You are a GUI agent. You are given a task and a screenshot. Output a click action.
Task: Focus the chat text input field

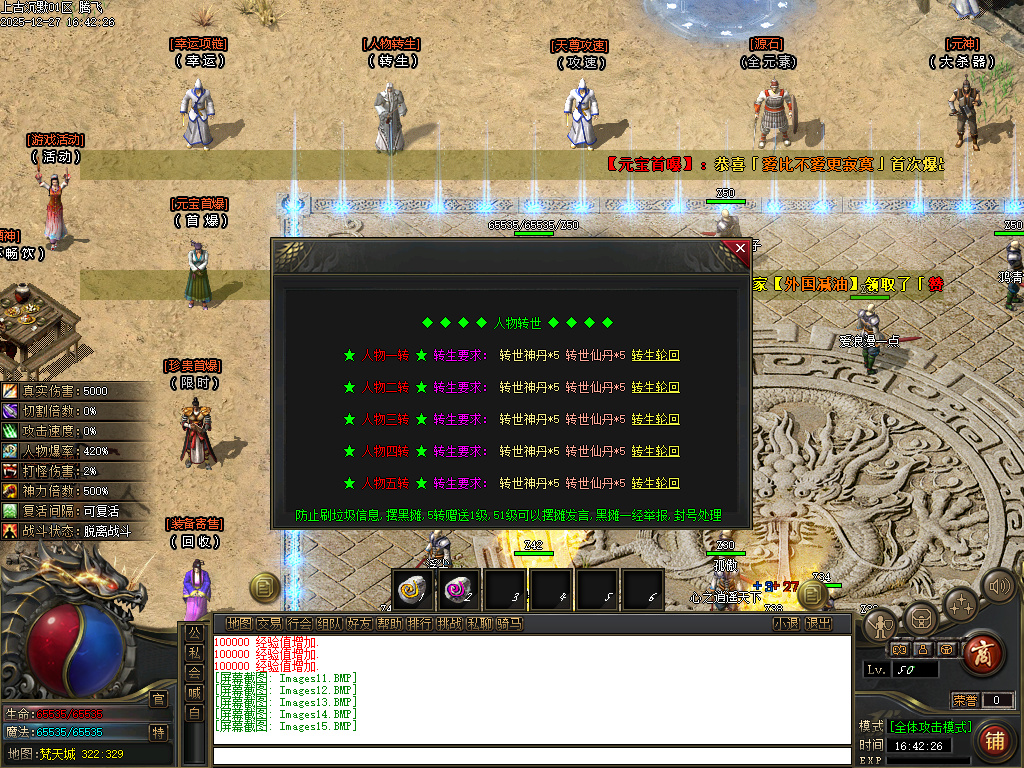point(530,755)
